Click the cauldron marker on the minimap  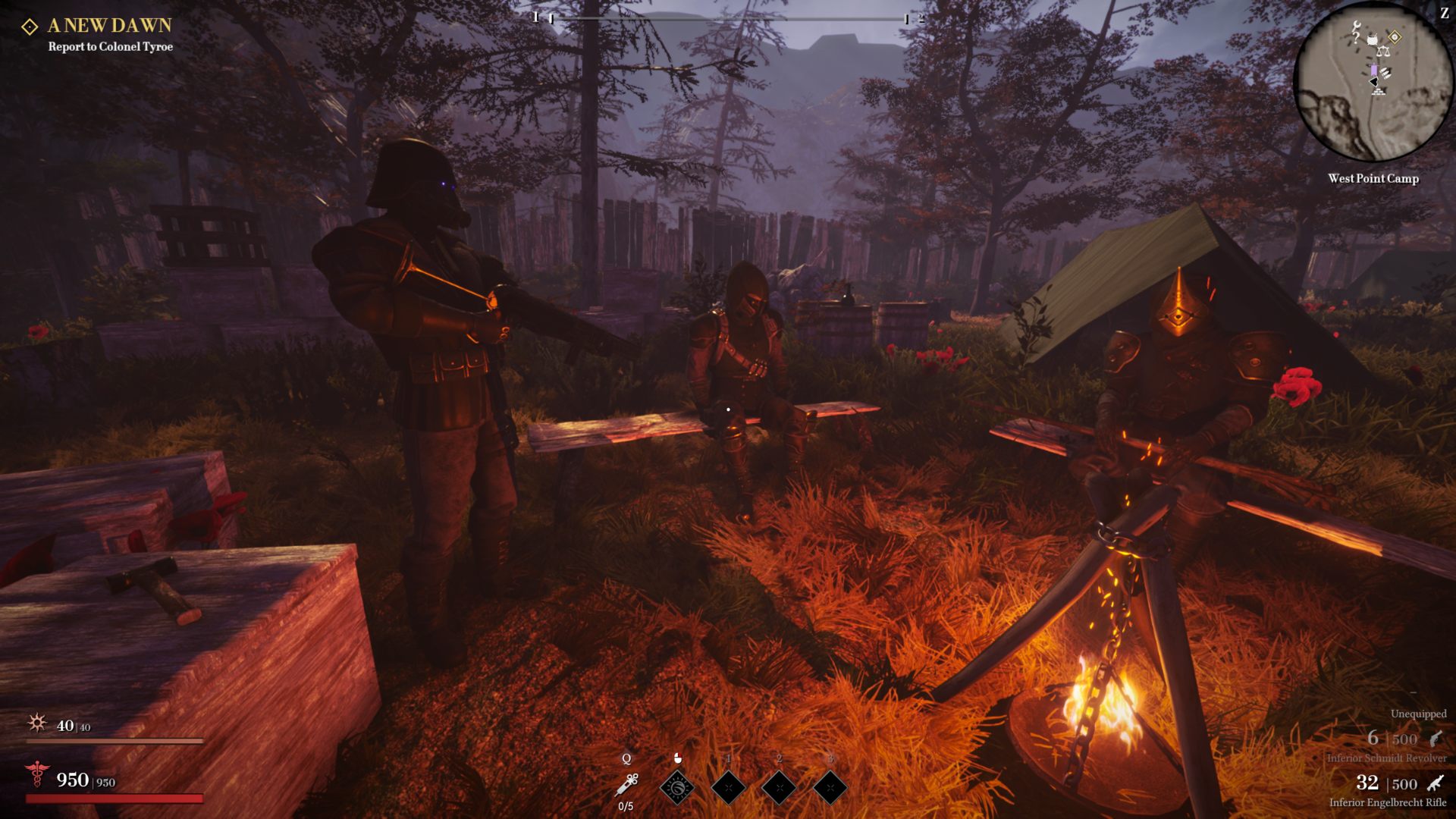pos(1372,39)
